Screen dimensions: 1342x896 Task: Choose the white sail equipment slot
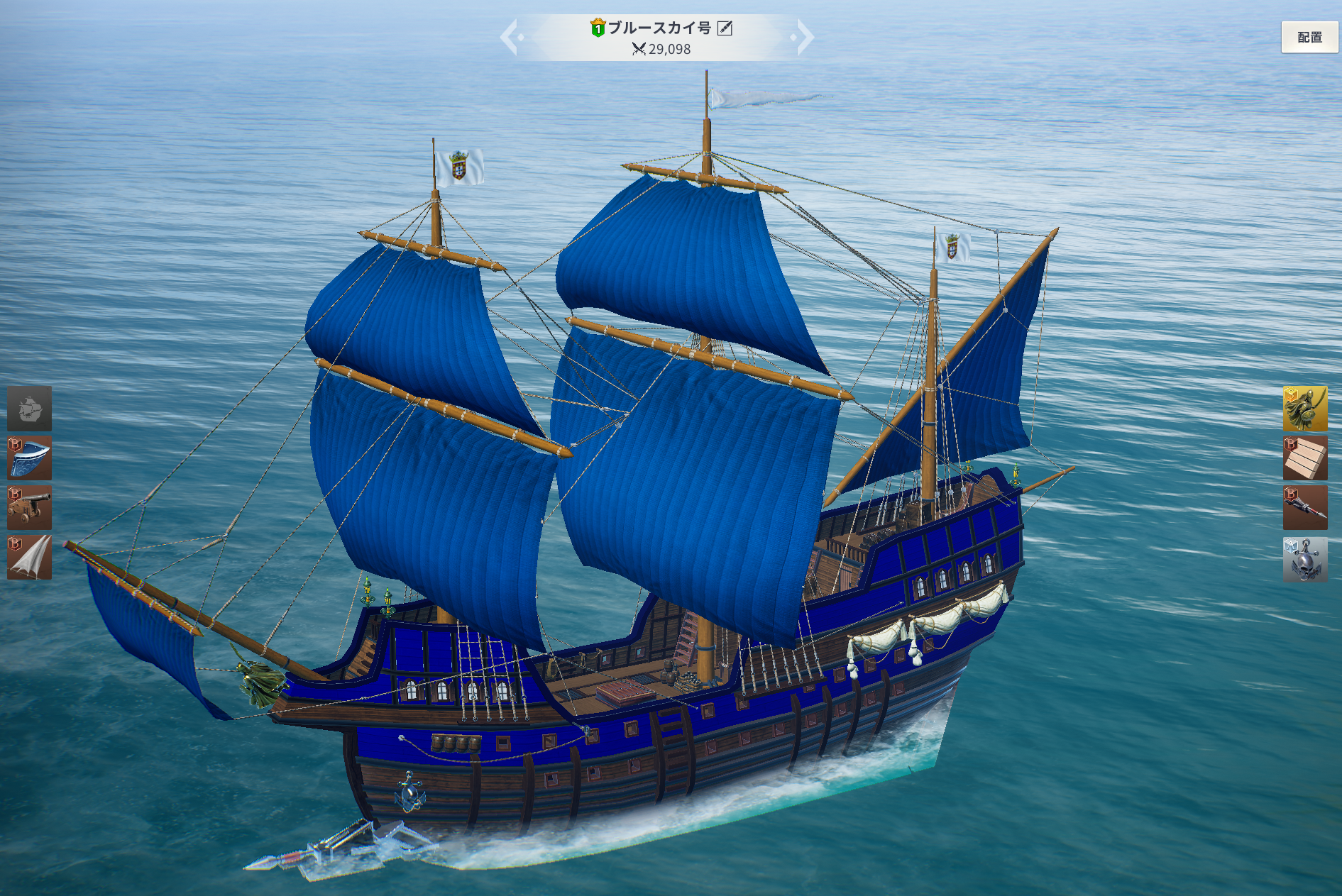pyautogui.click(x=30, y=558)
